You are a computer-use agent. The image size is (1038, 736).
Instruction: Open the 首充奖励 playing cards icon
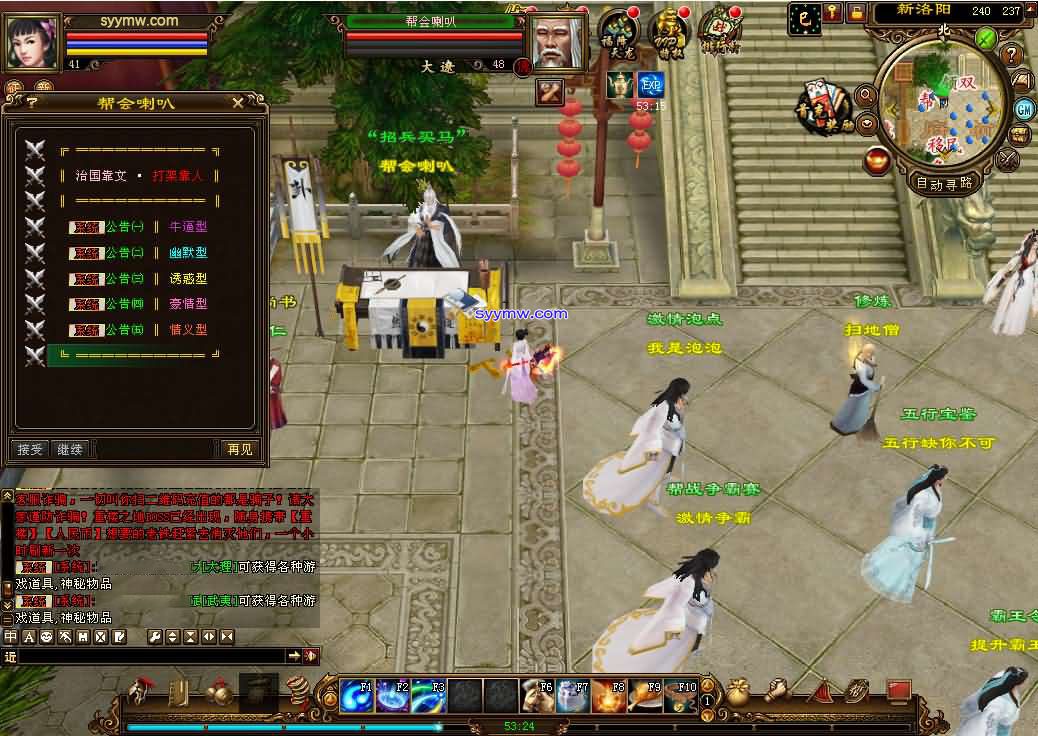(824, 107)
